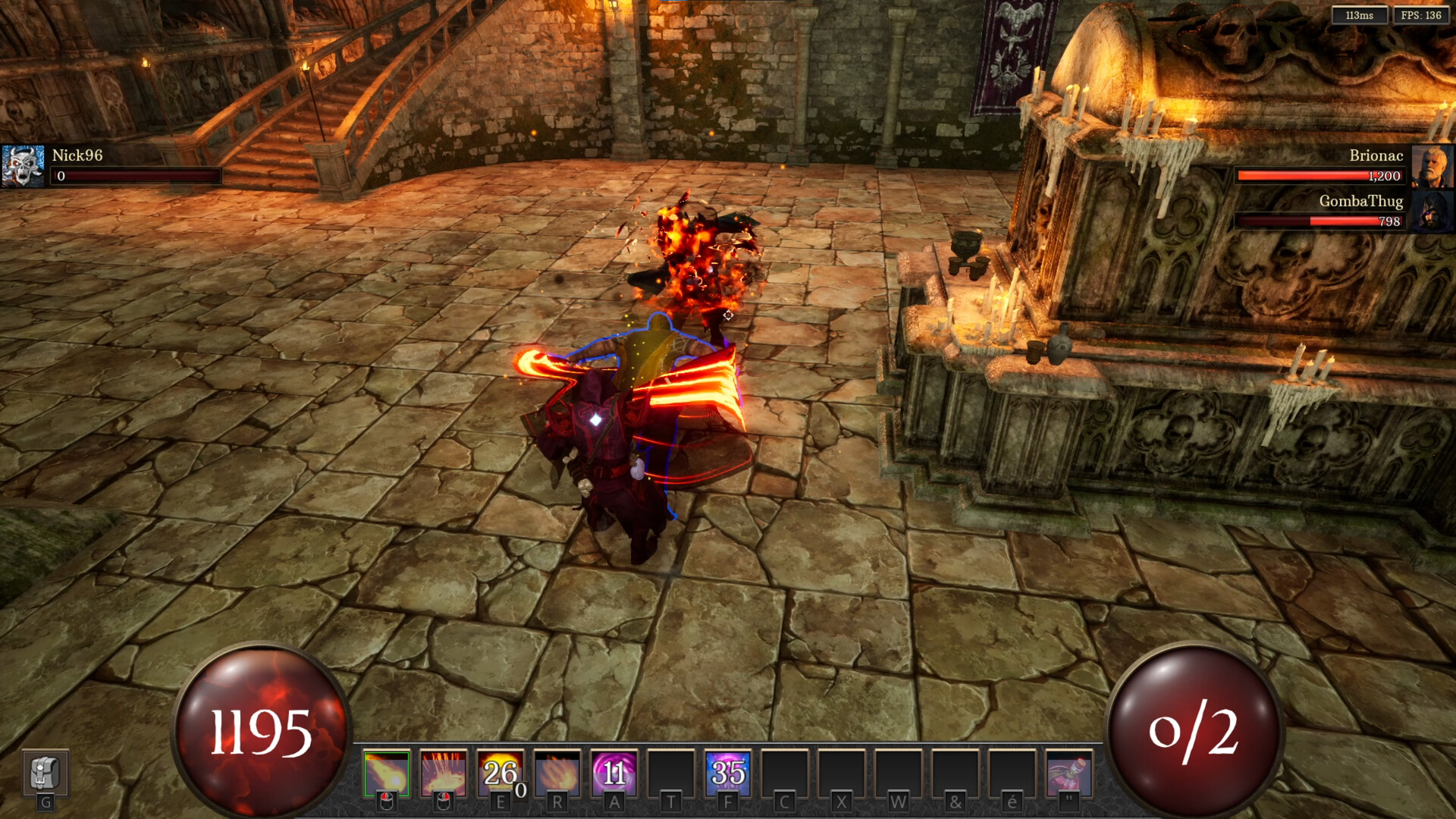
Task: Cast the purple orb spell showing 11 on A
Action: coord(612,773)
